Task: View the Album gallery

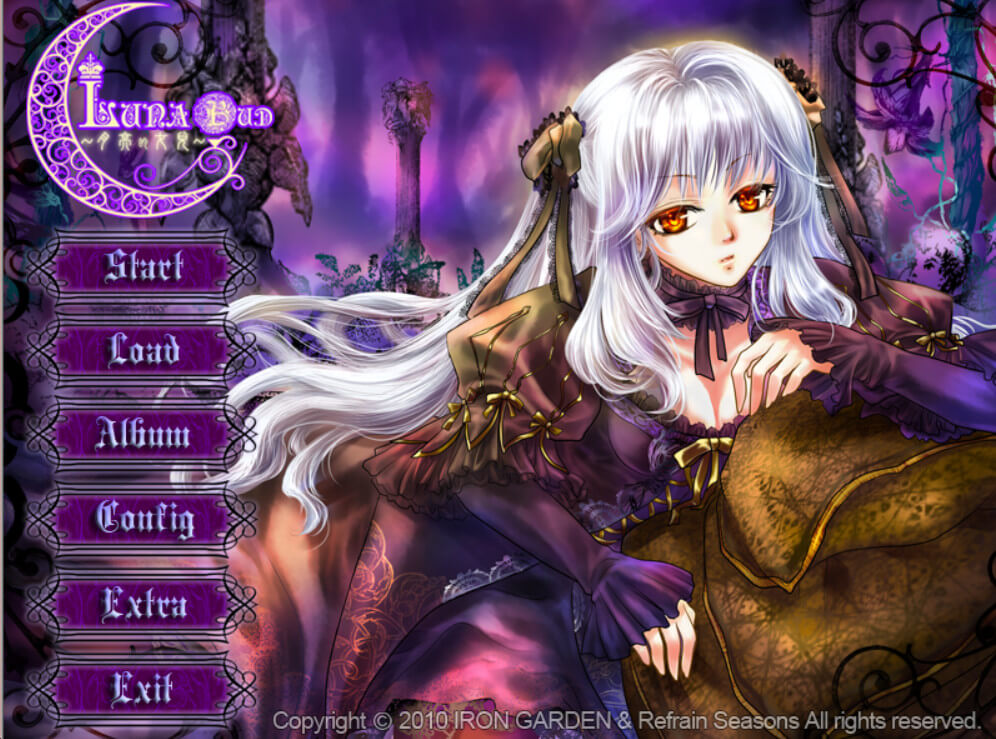Action: 142,435
